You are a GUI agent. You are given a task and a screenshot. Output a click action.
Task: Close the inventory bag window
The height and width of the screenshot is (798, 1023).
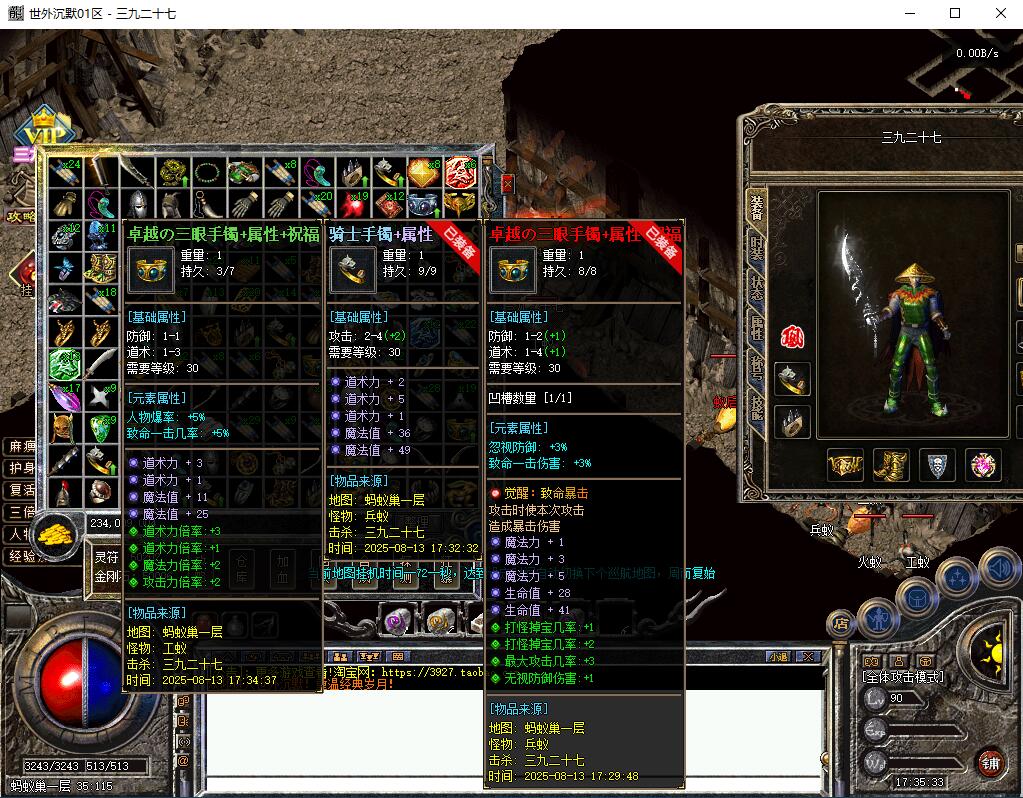(x=507, y=184)
